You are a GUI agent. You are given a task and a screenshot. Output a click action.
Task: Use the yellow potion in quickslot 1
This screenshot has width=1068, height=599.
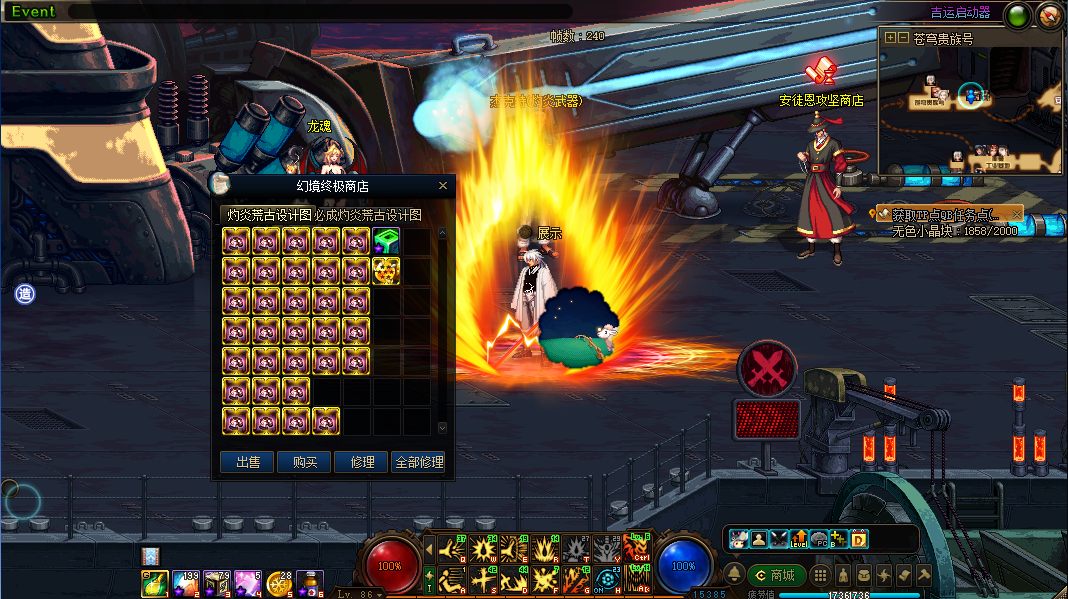tap(155, 585)
